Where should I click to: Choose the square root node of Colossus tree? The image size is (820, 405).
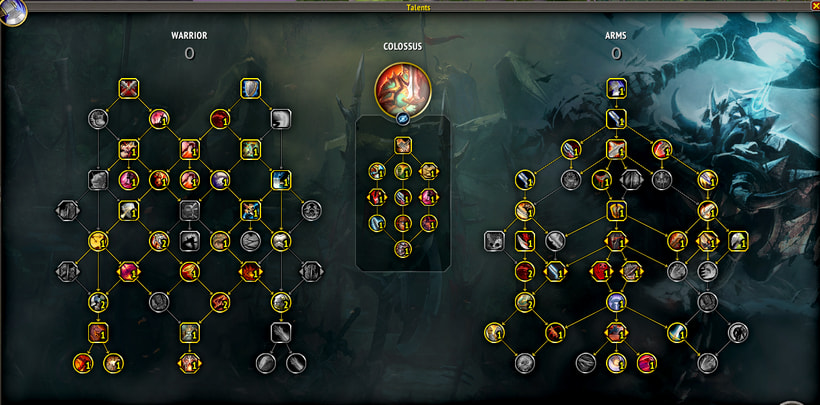402,145
